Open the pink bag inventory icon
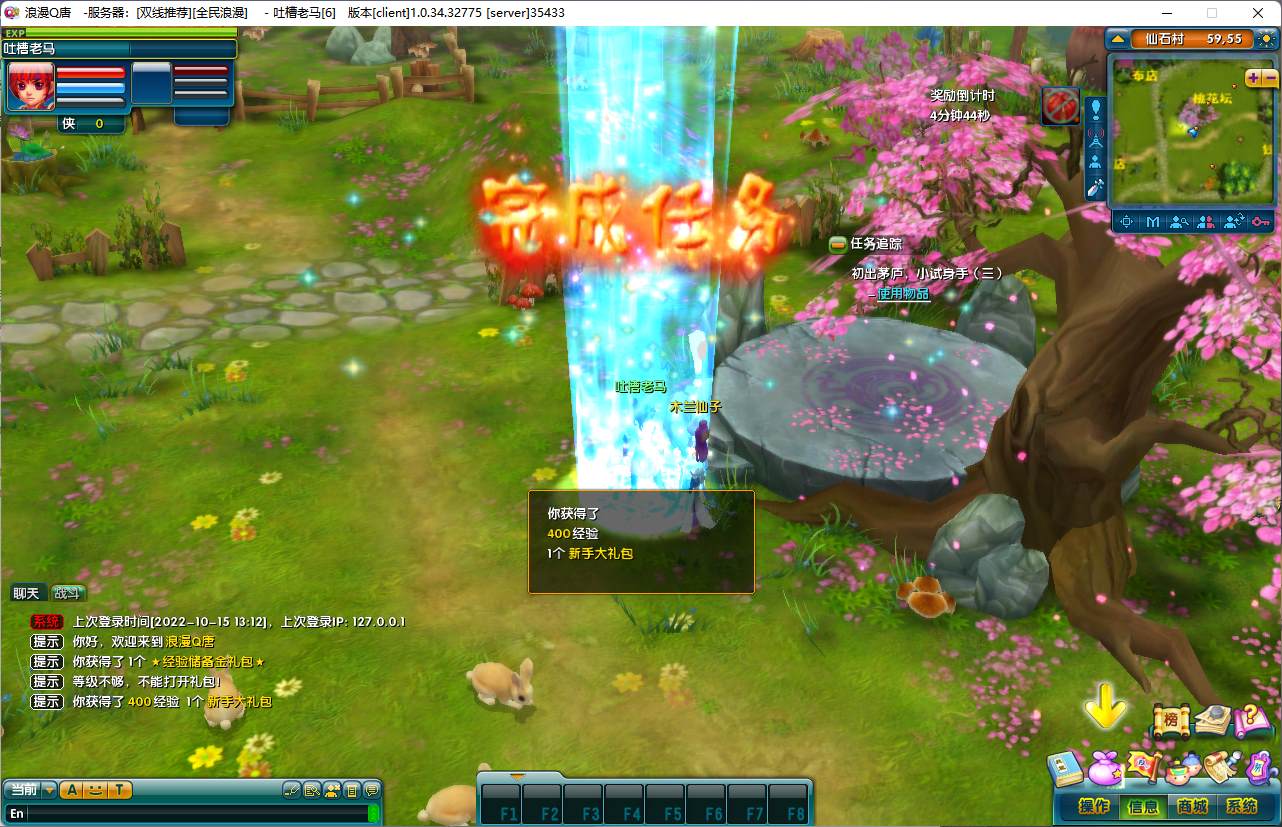The width and height of the screenshot is (1282, 827). [1105, 766]
